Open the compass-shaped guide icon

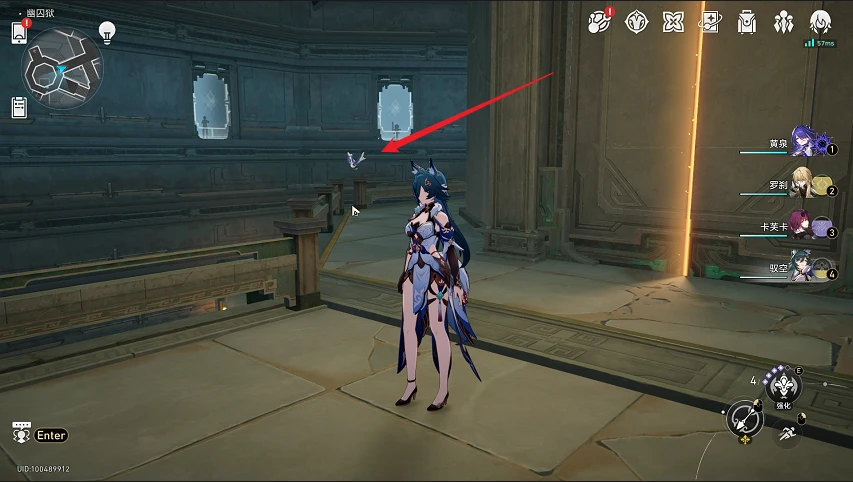(x=635, y=20)
